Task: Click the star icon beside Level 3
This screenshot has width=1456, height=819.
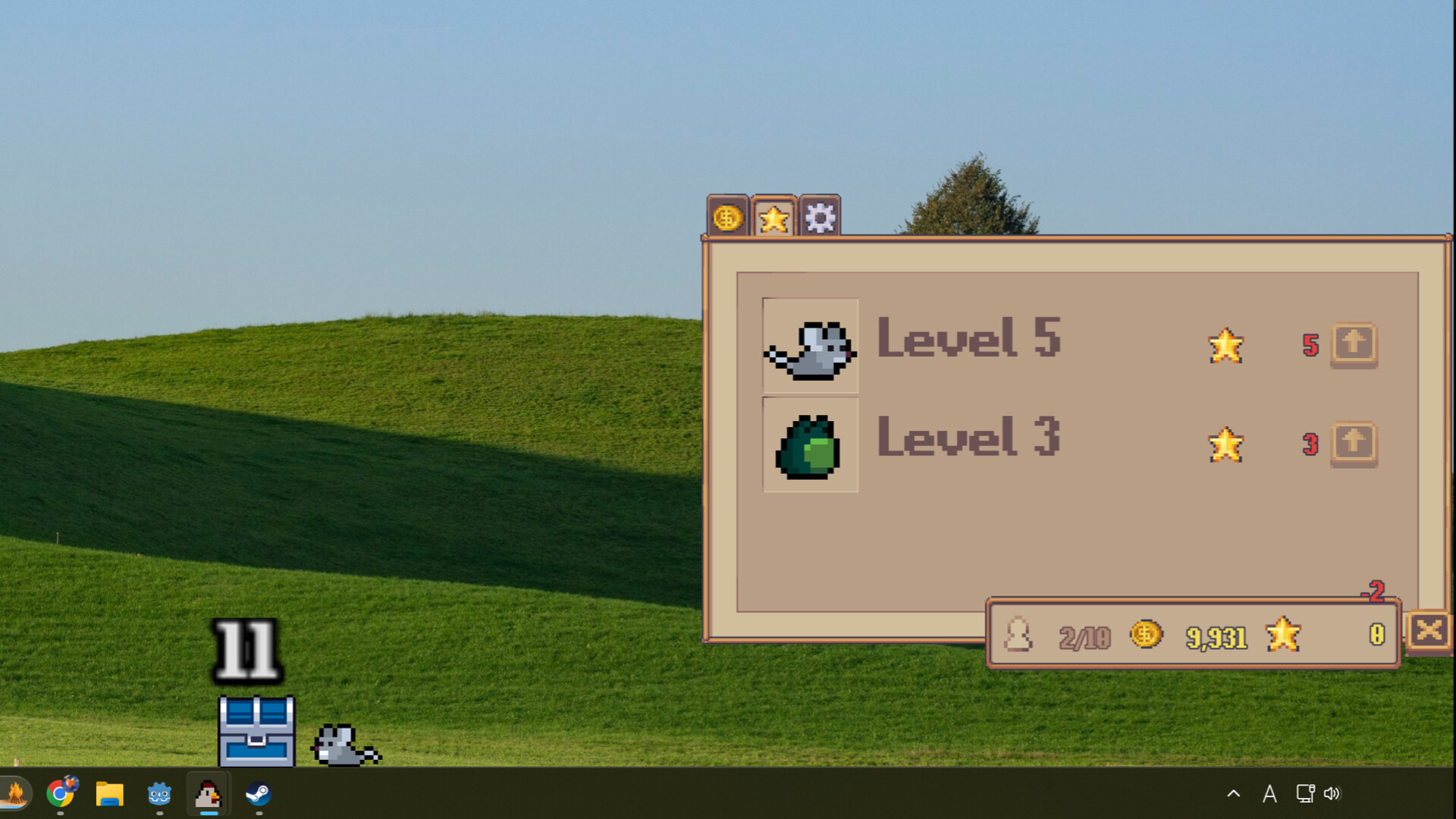Action: 1225,446
